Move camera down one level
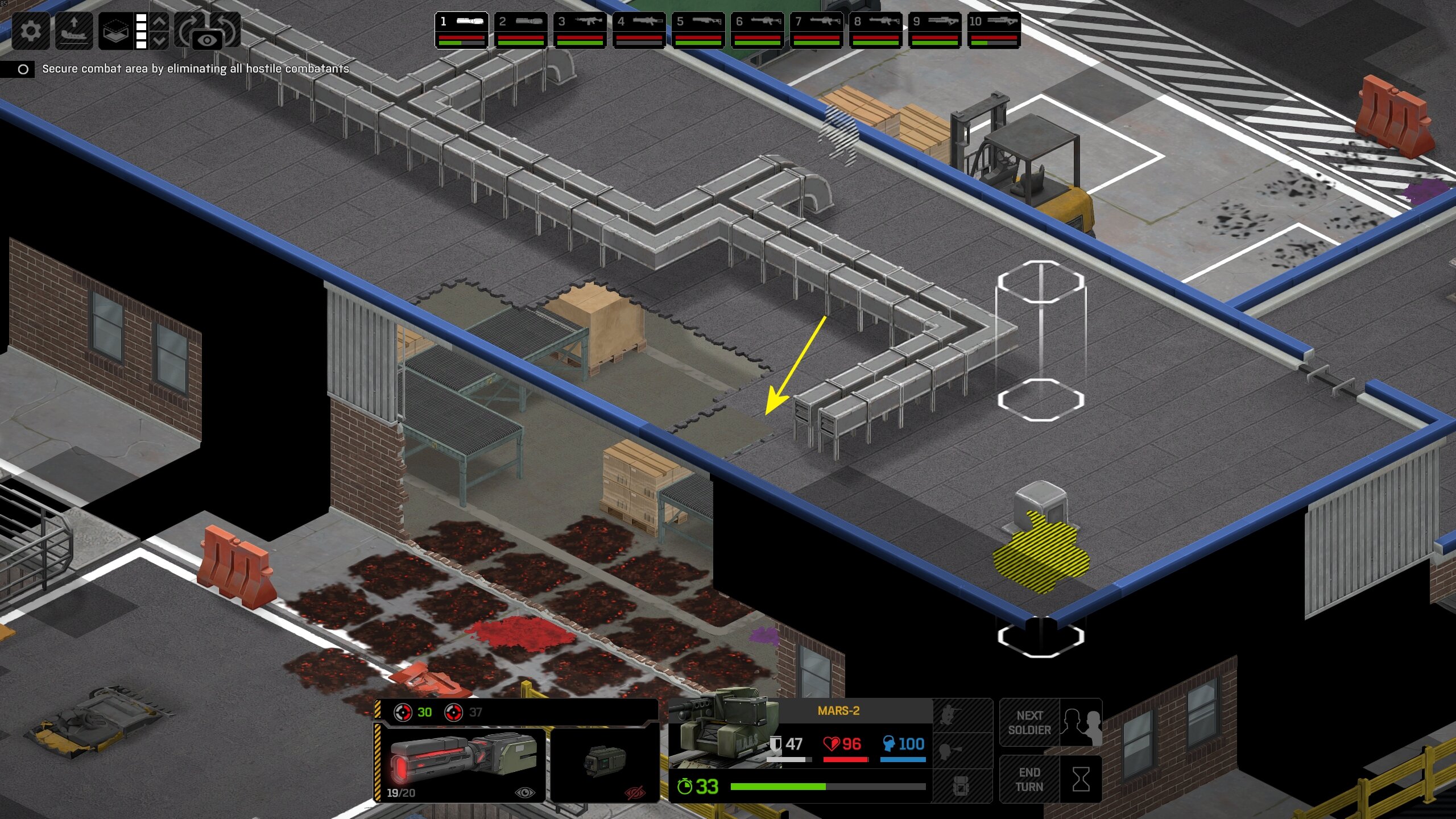This screenshot has height=819, width=1456. [x=160, y=40]
